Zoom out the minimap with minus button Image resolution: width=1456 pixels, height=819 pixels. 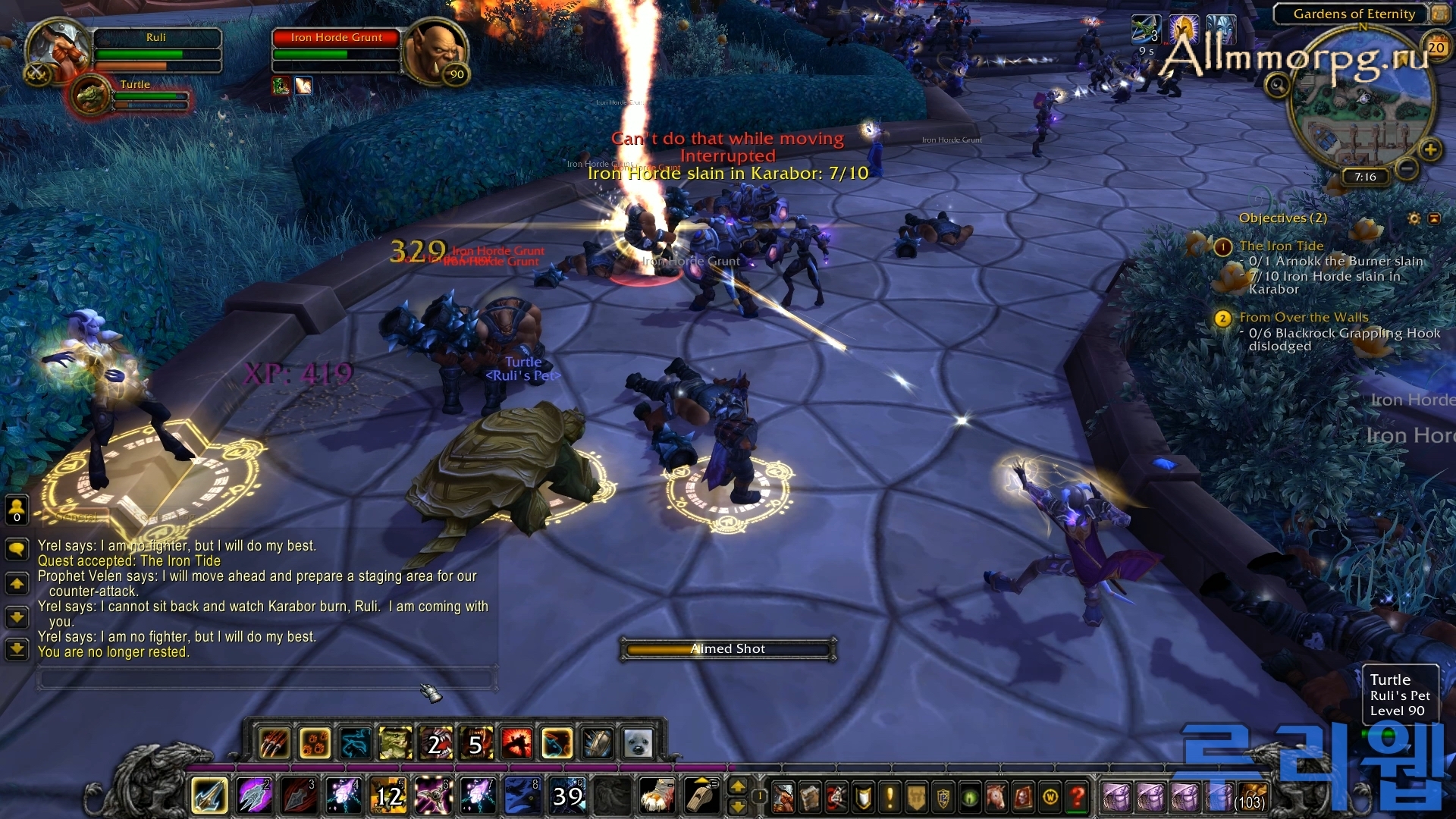1407,168
